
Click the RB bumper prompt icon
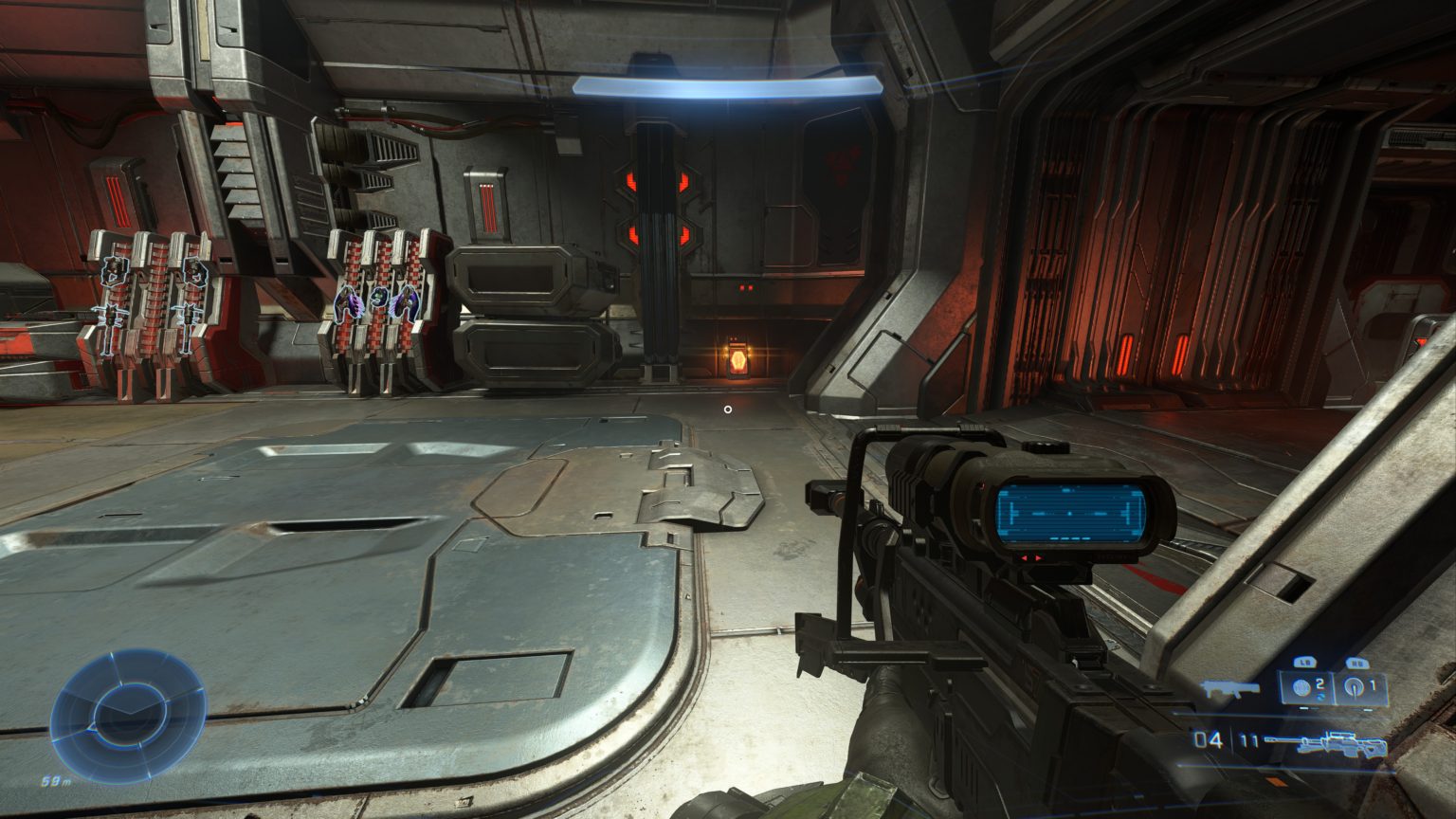1357,661
